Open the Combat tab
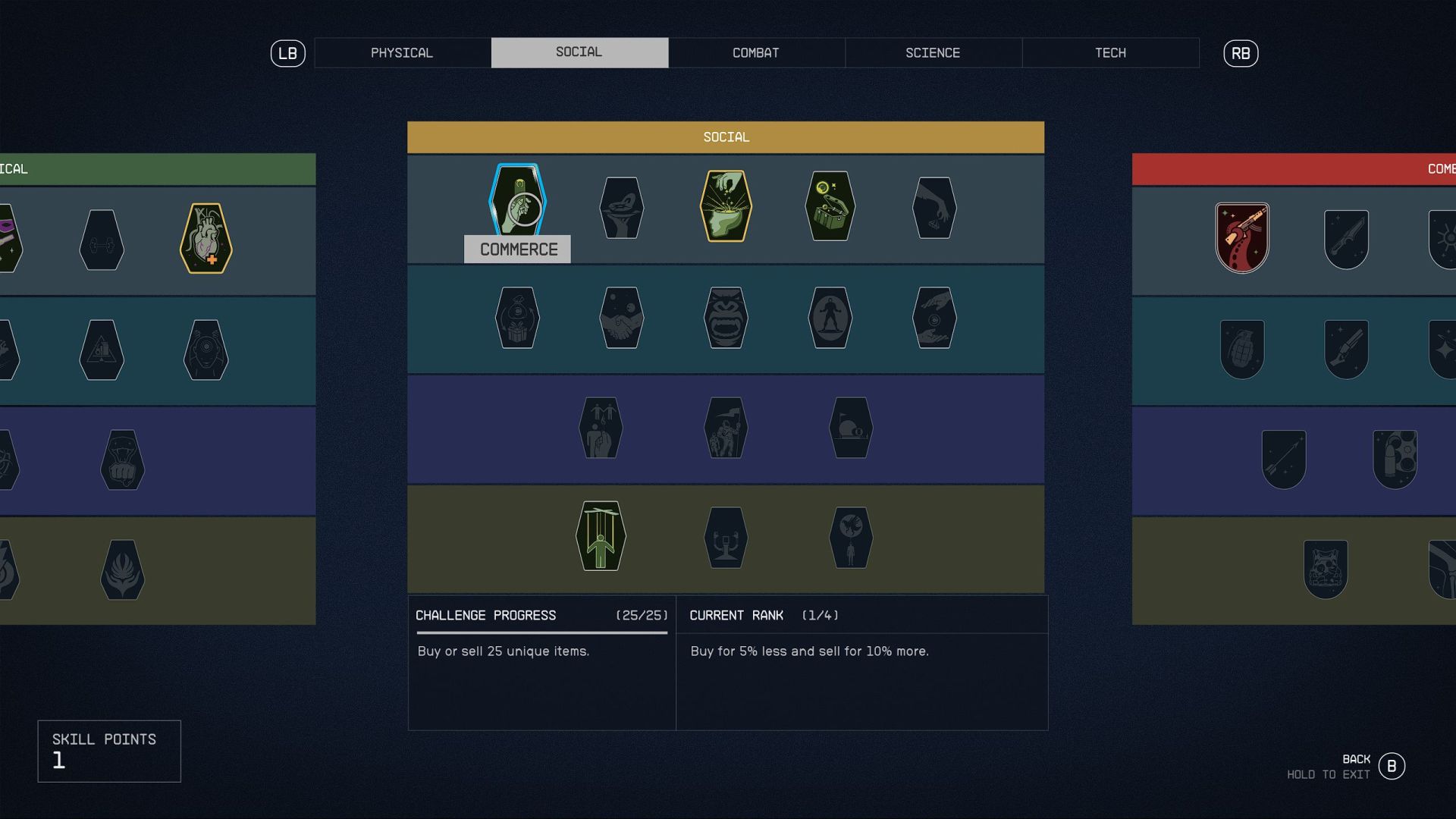 [x=756, y=53]
